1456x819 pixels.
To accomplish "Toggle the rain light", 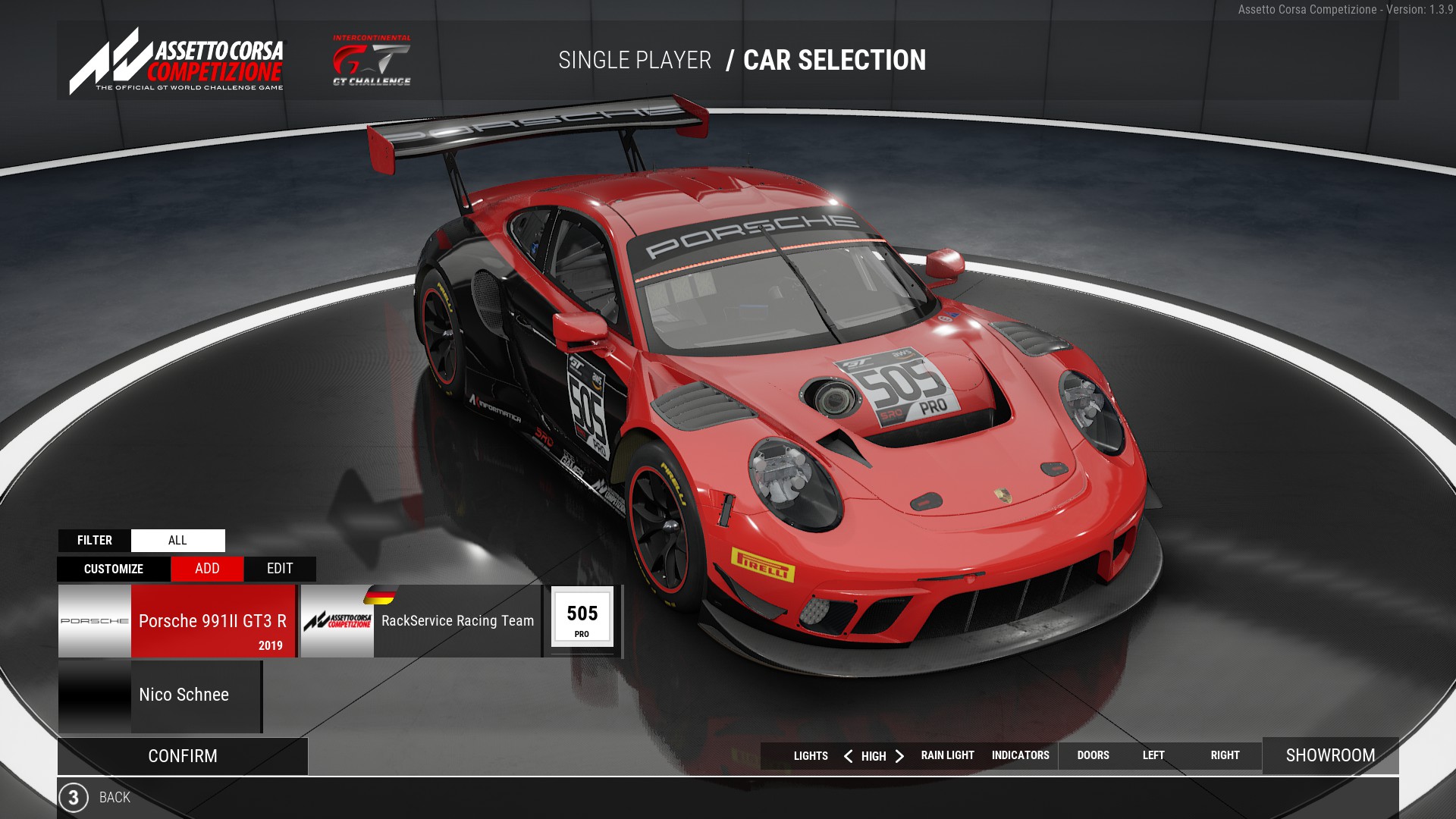I will pos(947,755).
